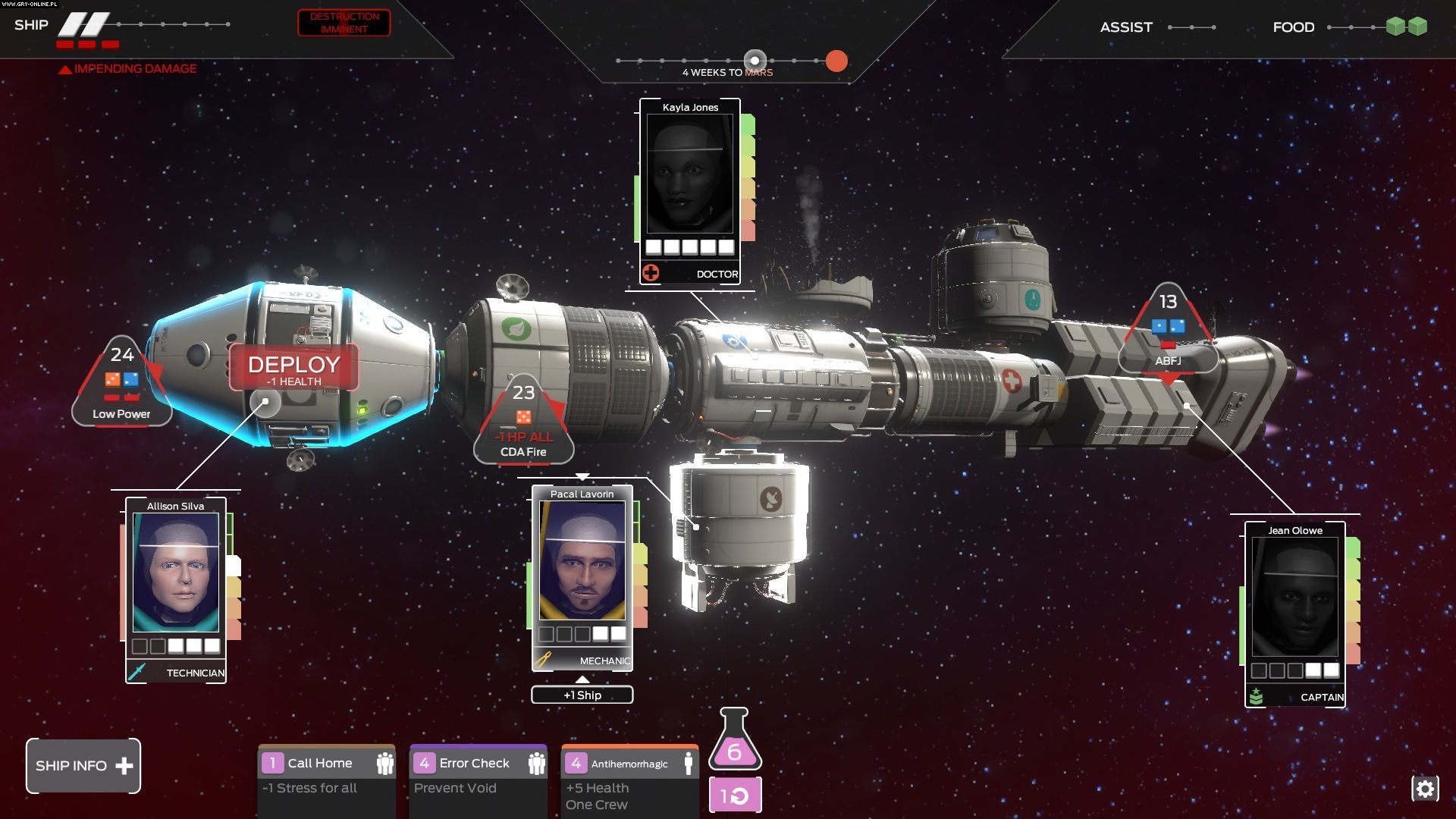Inspect the CDA Fire hazard marker
1456x819 pixels.
[523, 422]
